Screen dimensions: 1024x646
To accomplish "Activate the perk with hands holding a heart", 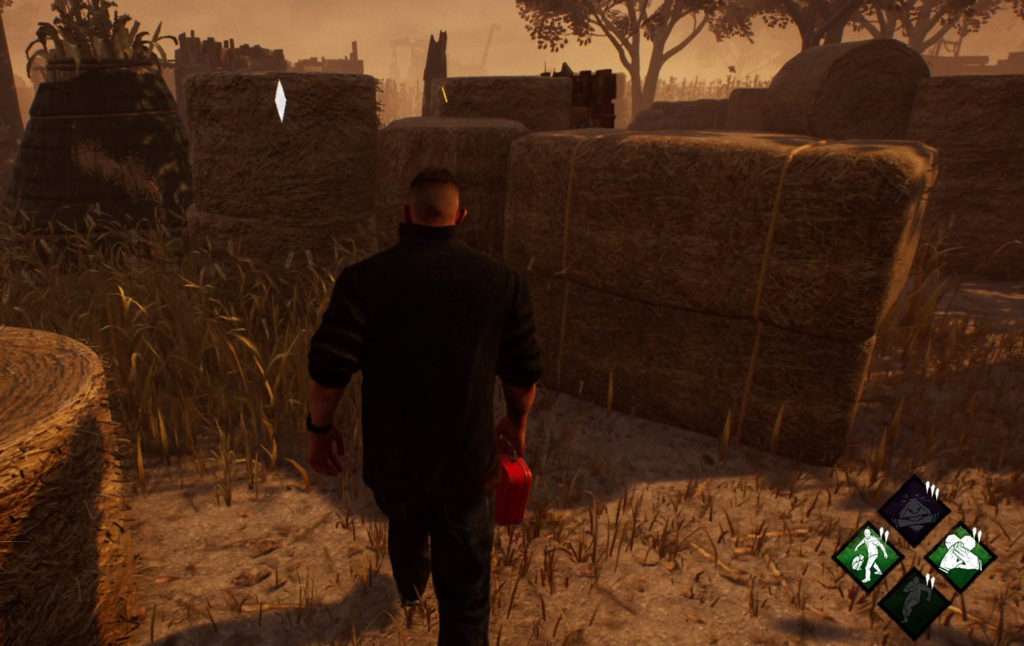I will [x=960, y=556].
